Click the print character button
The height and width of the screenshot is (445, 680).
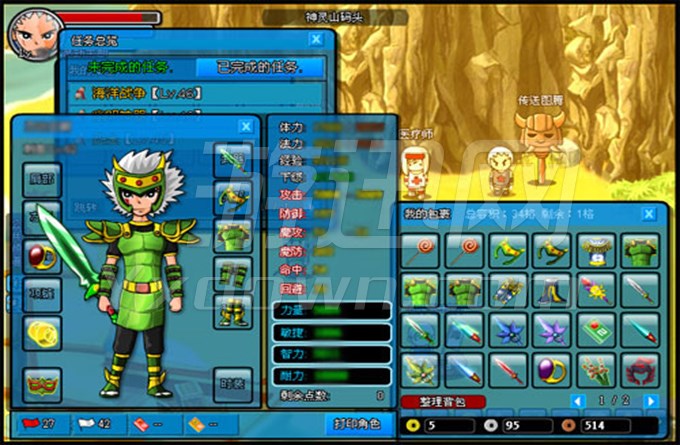coord(355,424)
